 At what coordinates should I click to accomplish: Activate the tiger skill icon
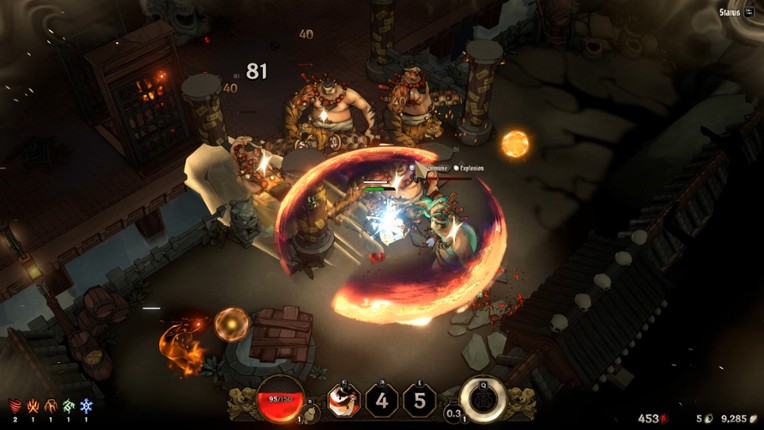pyautogui.click(x=343, y=401)
